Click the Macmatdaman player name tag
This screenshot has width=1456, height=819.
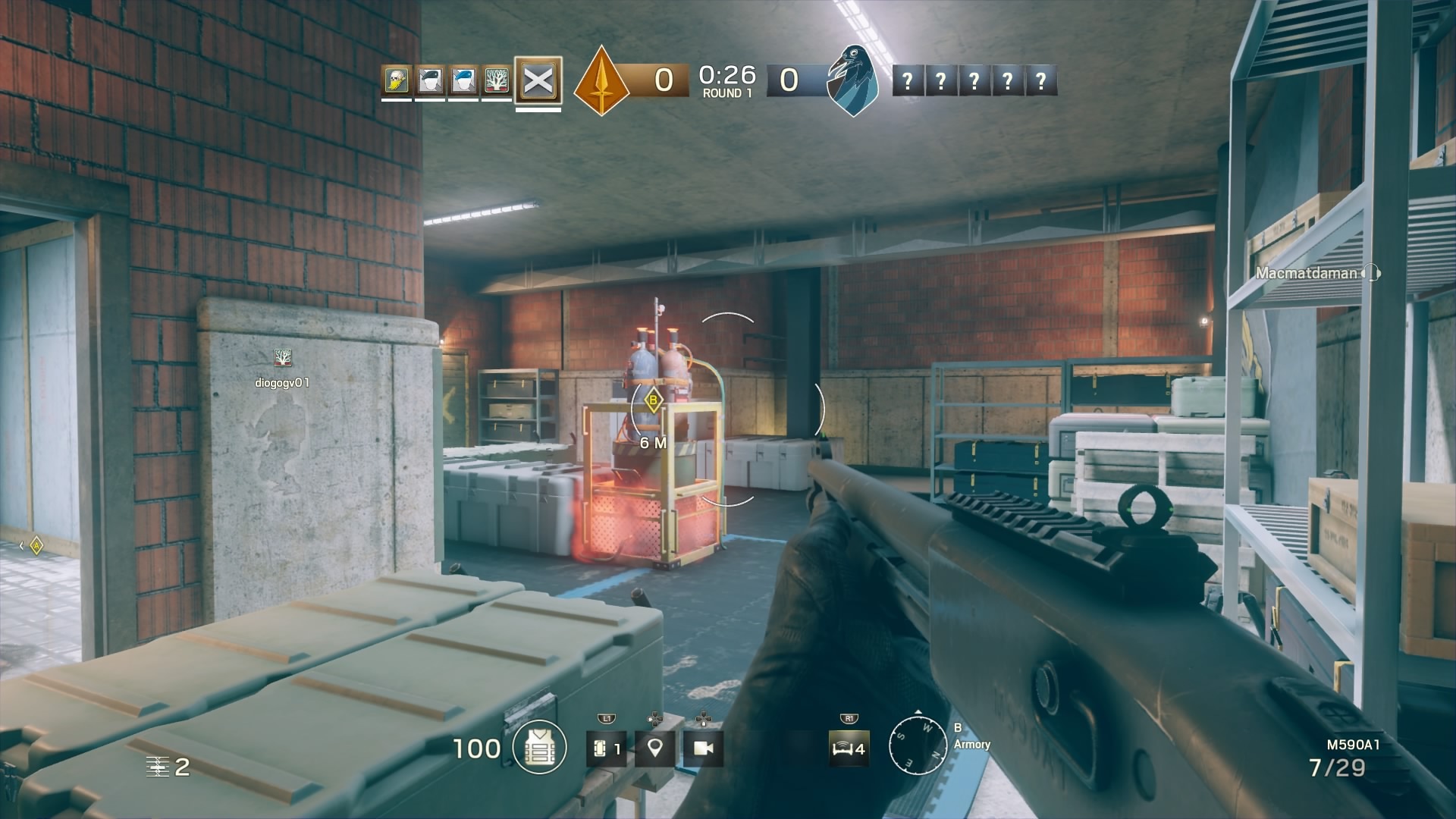(1307, 273)
